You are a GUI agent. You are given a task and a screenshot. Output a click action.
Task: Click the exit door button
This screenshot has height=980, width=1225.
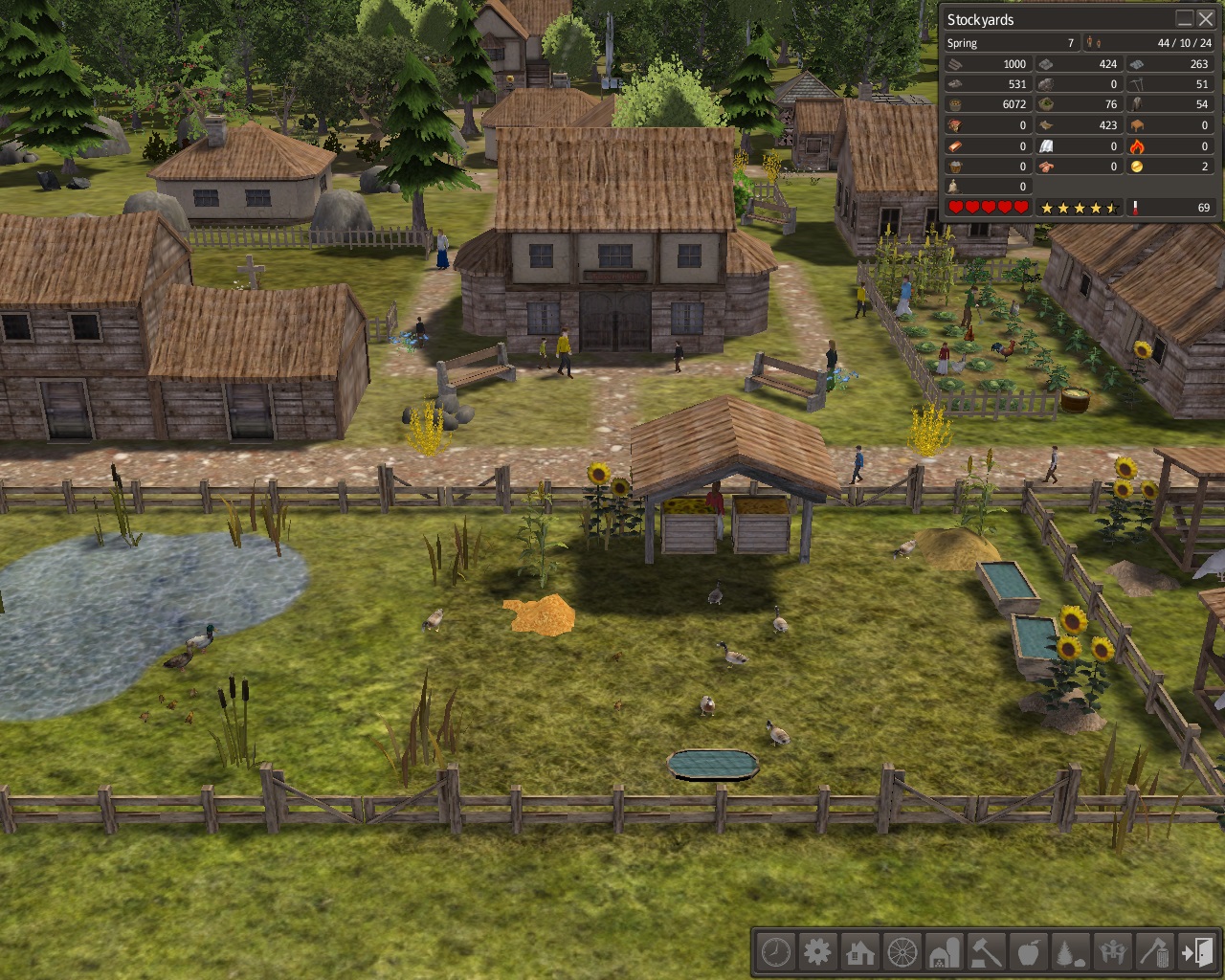pos(1196,952)
